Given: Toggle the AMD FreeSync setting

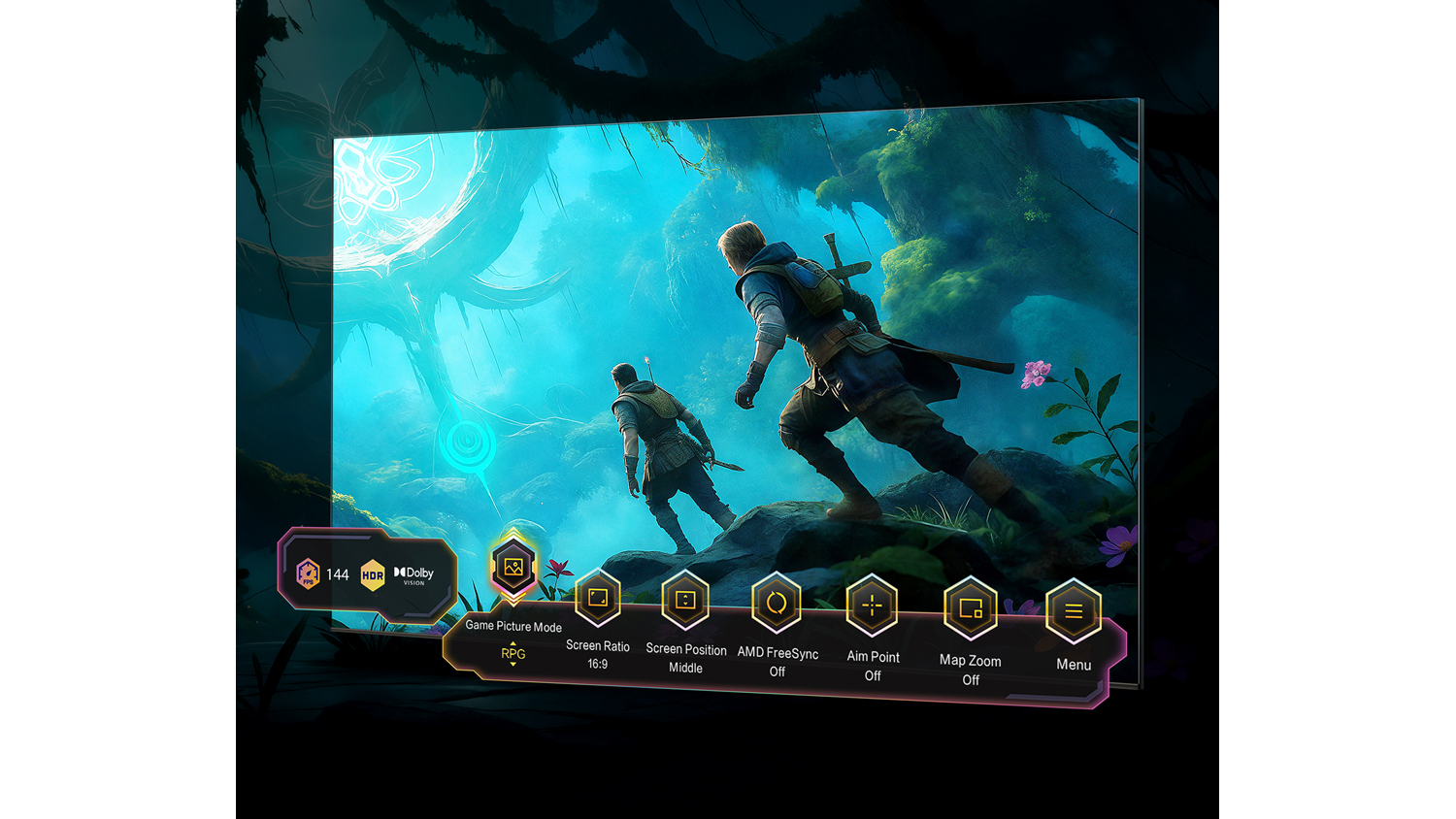Looking at the screenshot, I should point(777,604).
